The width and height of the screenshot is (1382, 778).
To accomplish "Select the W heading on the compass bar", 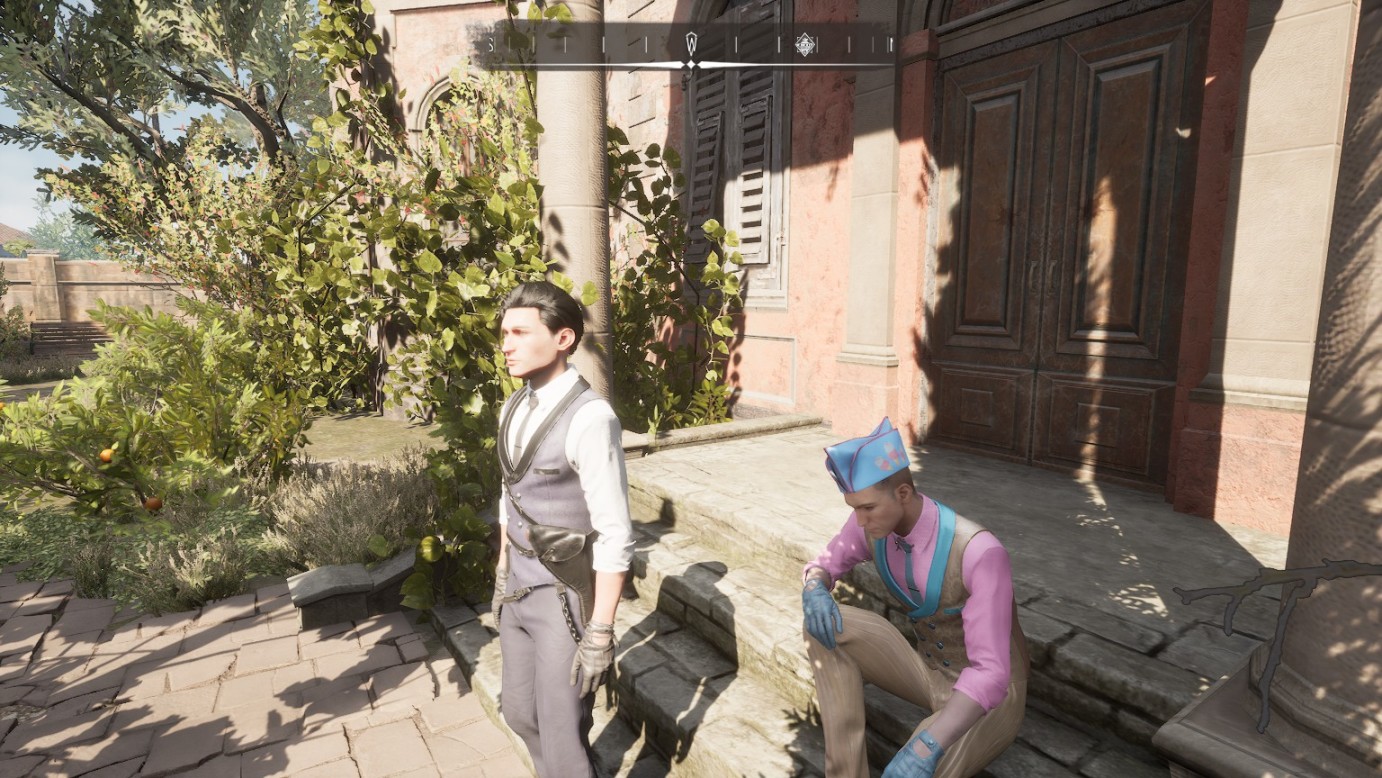I will pyautogui.click(x=690, y=43).
